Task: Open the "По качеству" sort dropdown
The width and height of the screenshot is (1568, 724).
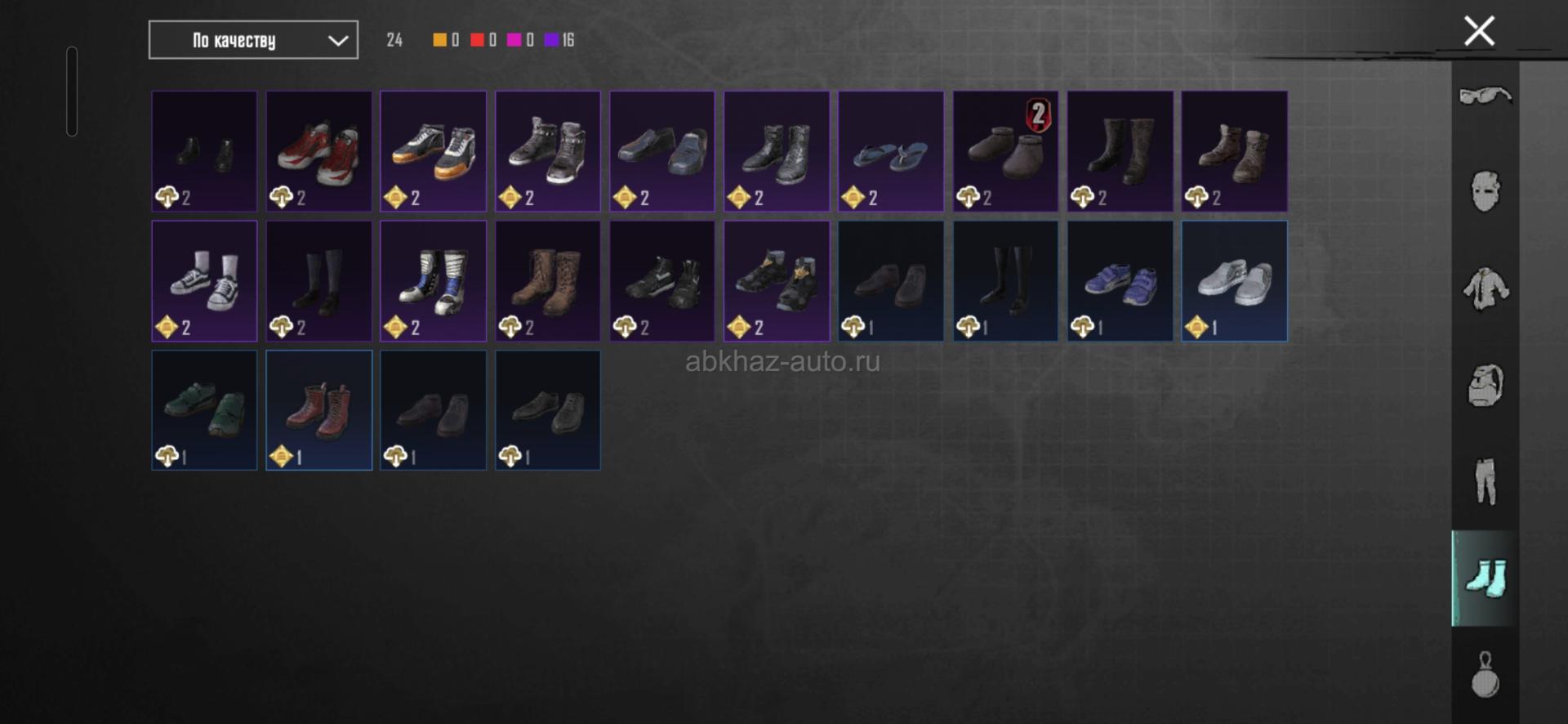Action: [253, 40]
